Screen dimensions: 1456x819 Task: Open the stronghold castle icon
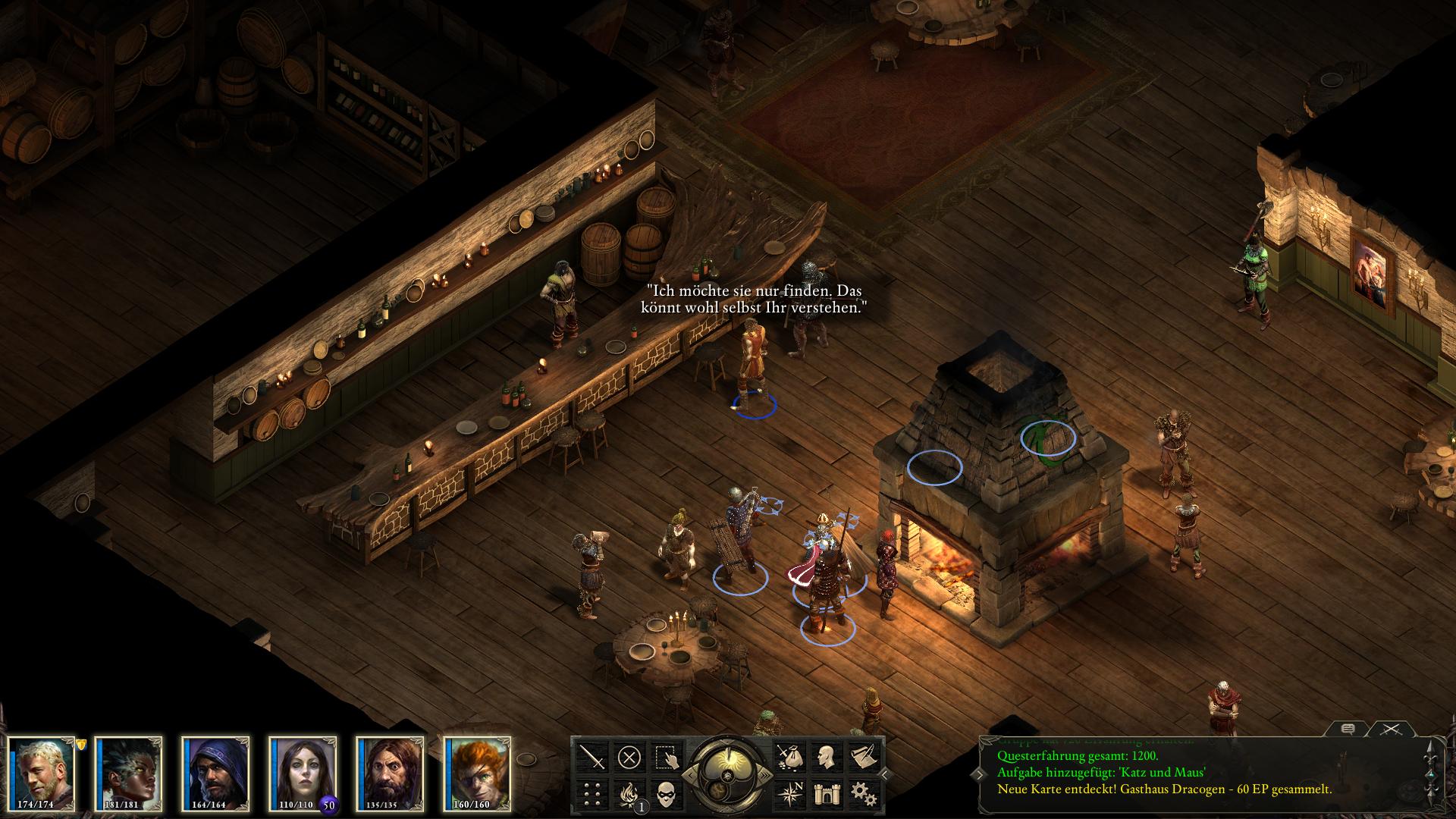[x=826, y=794]
